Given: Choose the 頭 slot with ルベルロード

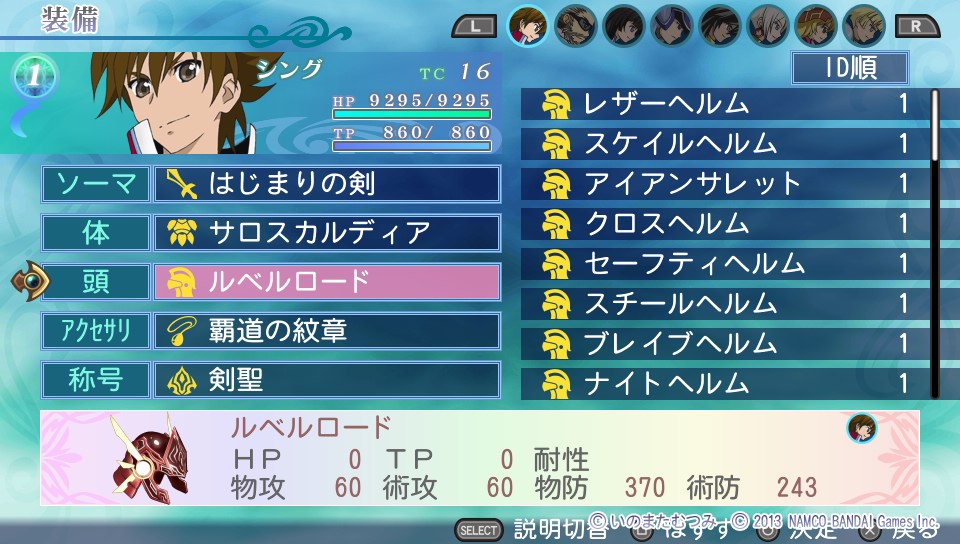Looking at the screenshot, I should pyautogui.click(x=327, y=282).
